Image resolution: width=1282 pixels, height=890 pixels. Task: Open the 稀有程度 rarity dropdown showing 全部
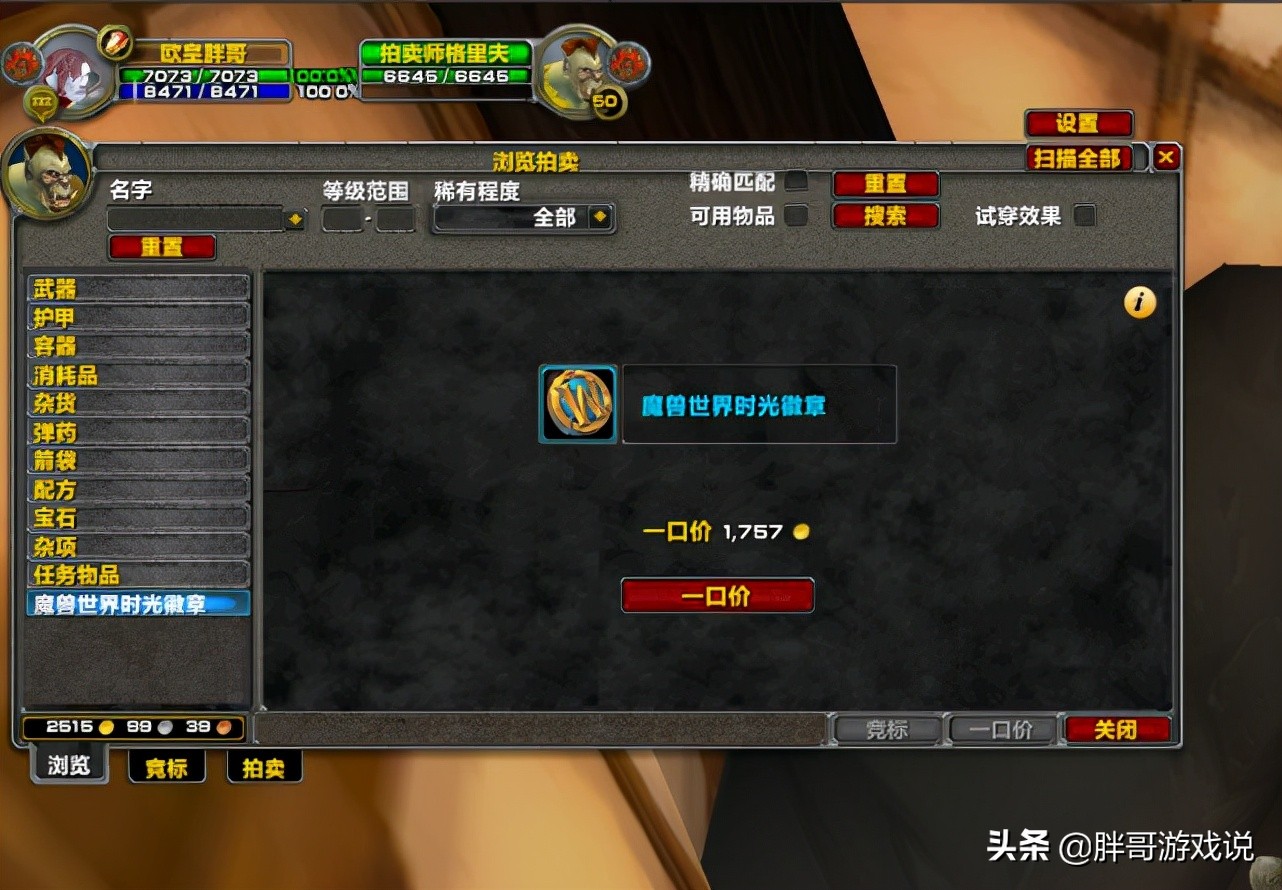(x=523, y=216)
